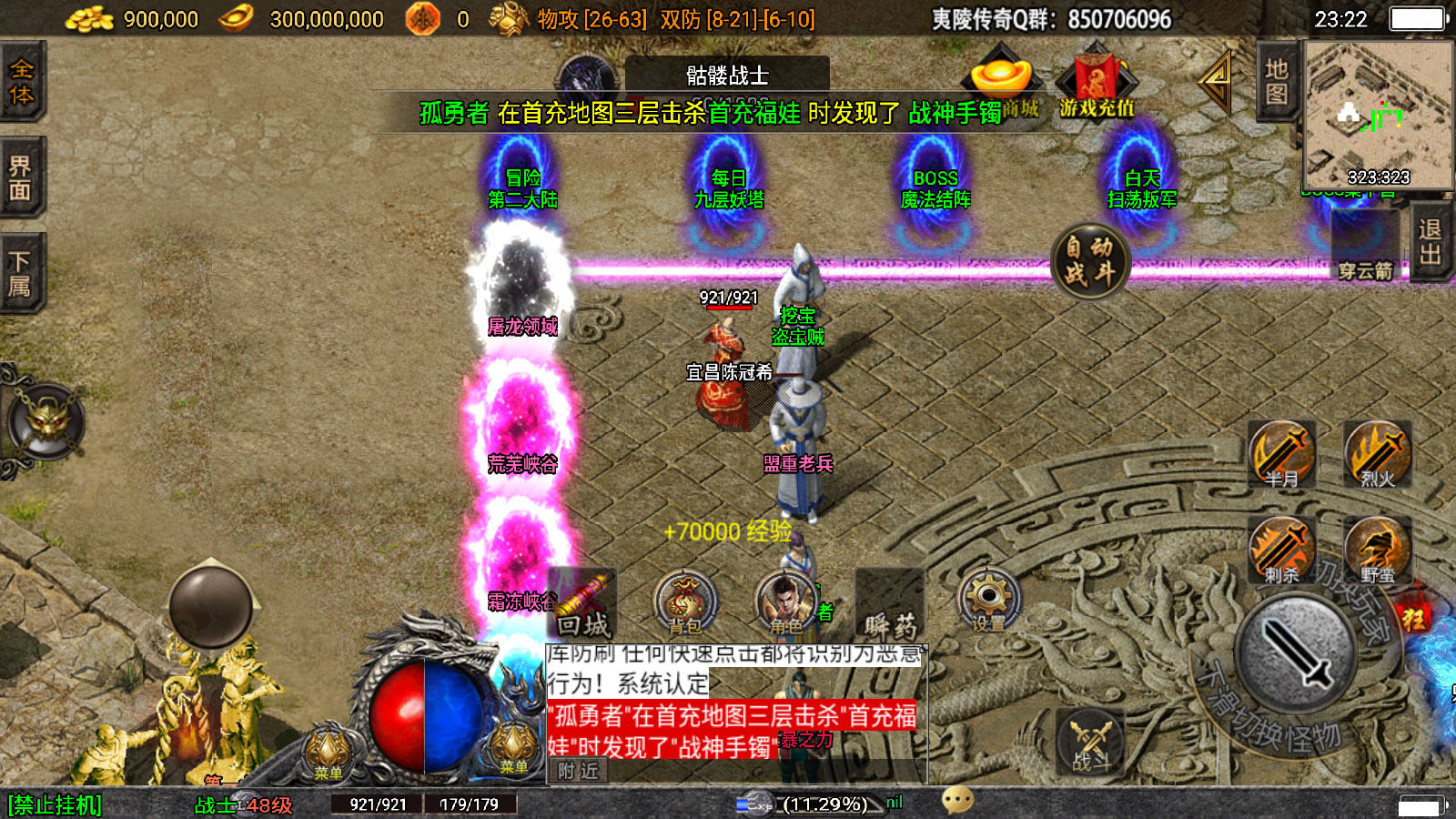The image size is (1456, 819).
Task: Open the 角色 character sheet
Action: click(x=786, y=602)
